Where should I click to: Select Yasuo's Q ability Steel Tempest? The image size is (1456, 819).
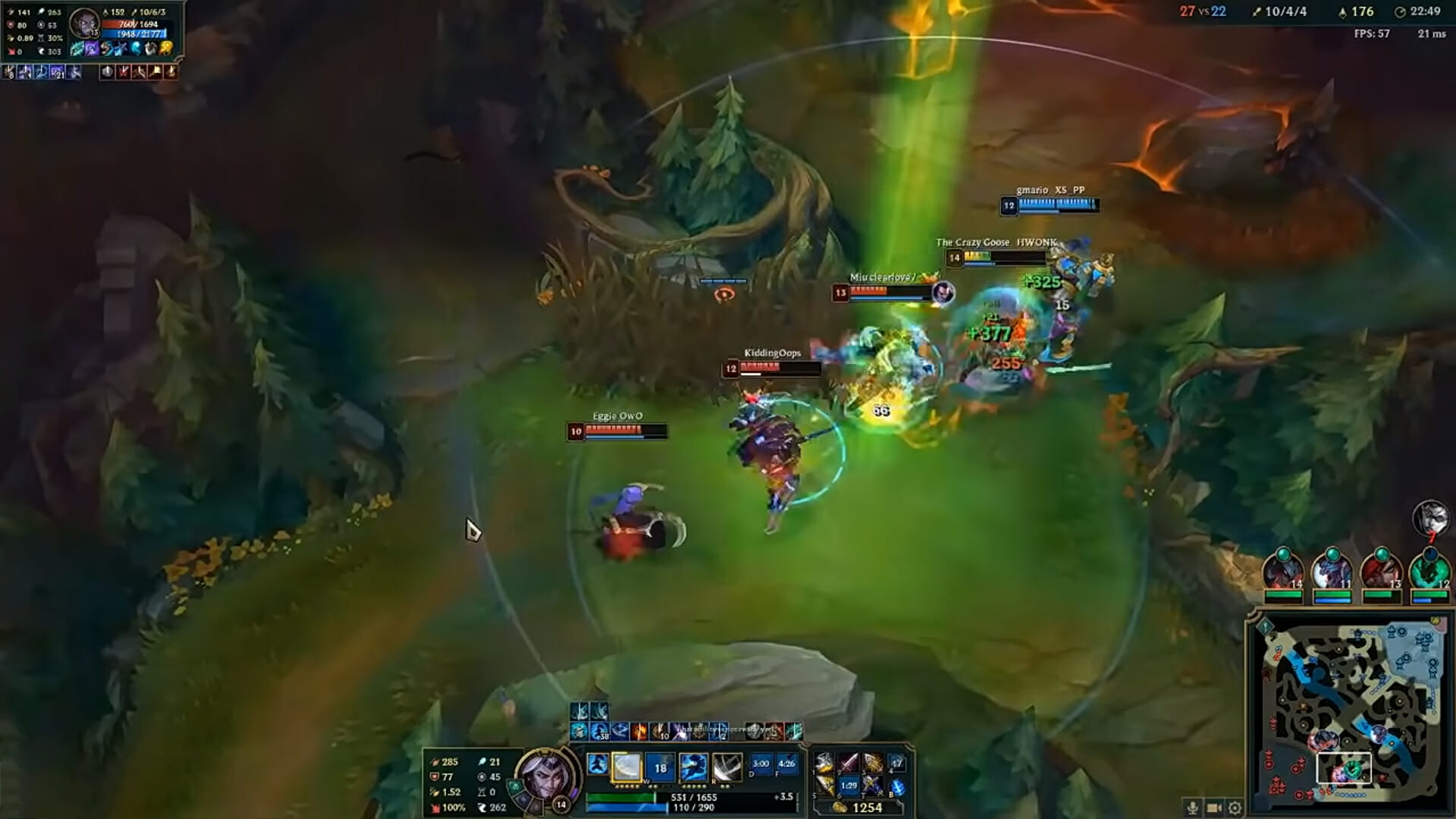pyautogui.click(x=627, y=766)
